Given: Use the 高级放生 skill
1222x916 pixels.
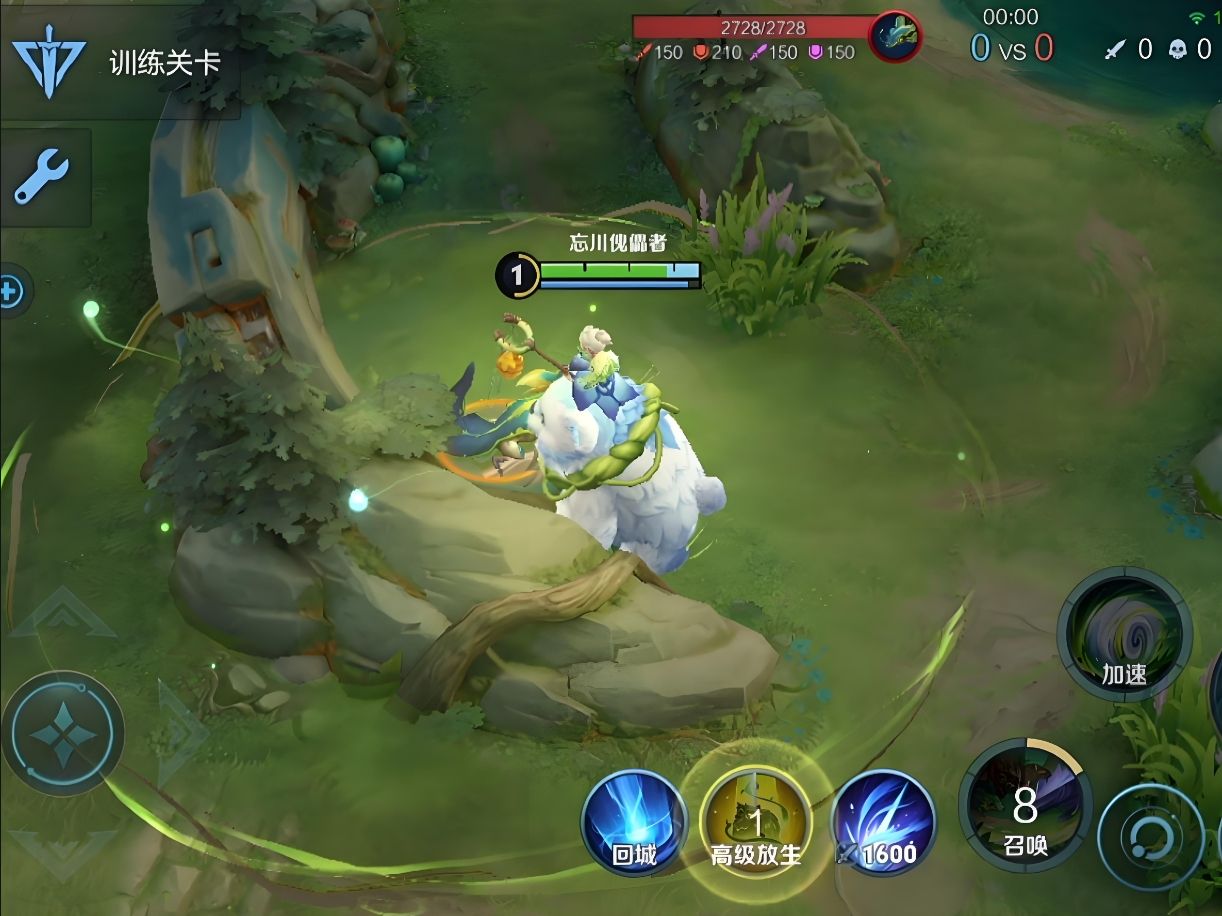Looking at the screenshot, I should coord(756,821).
